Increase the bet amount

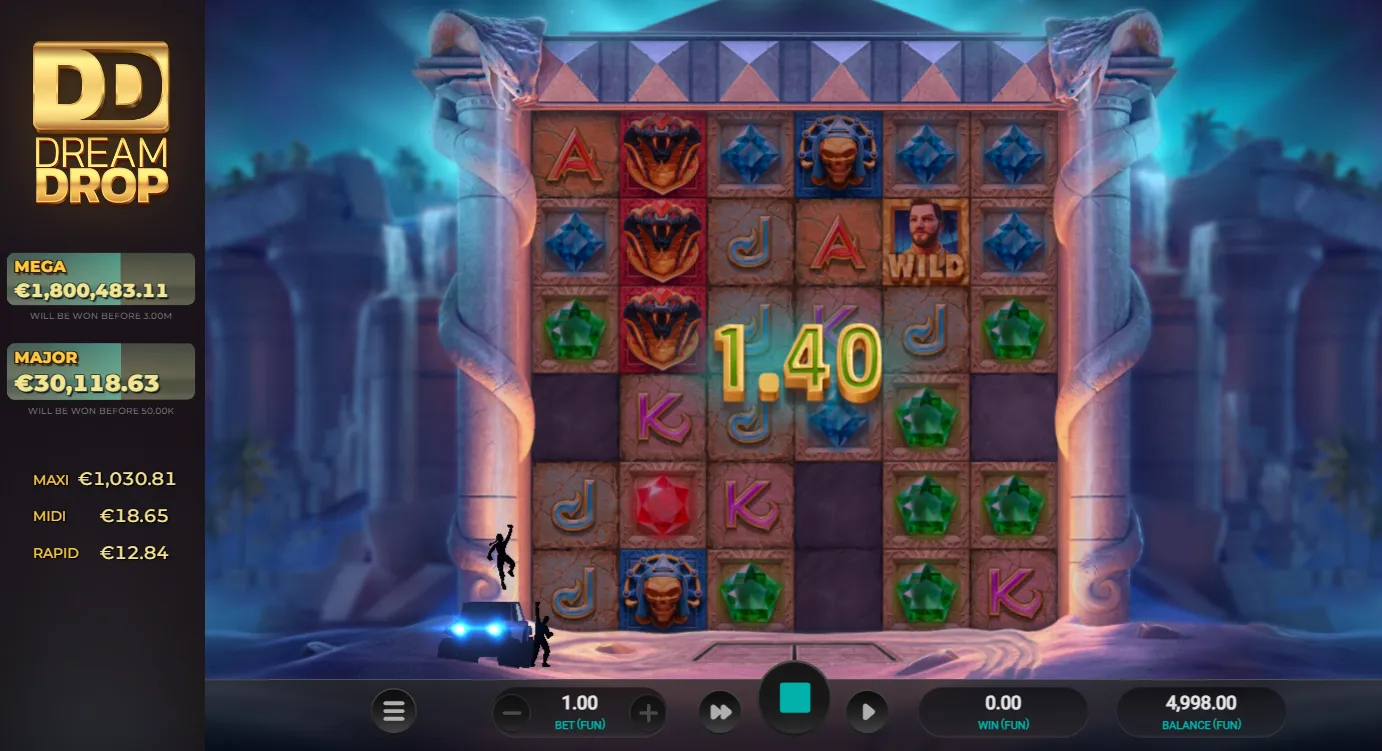(x=648, y=712)
